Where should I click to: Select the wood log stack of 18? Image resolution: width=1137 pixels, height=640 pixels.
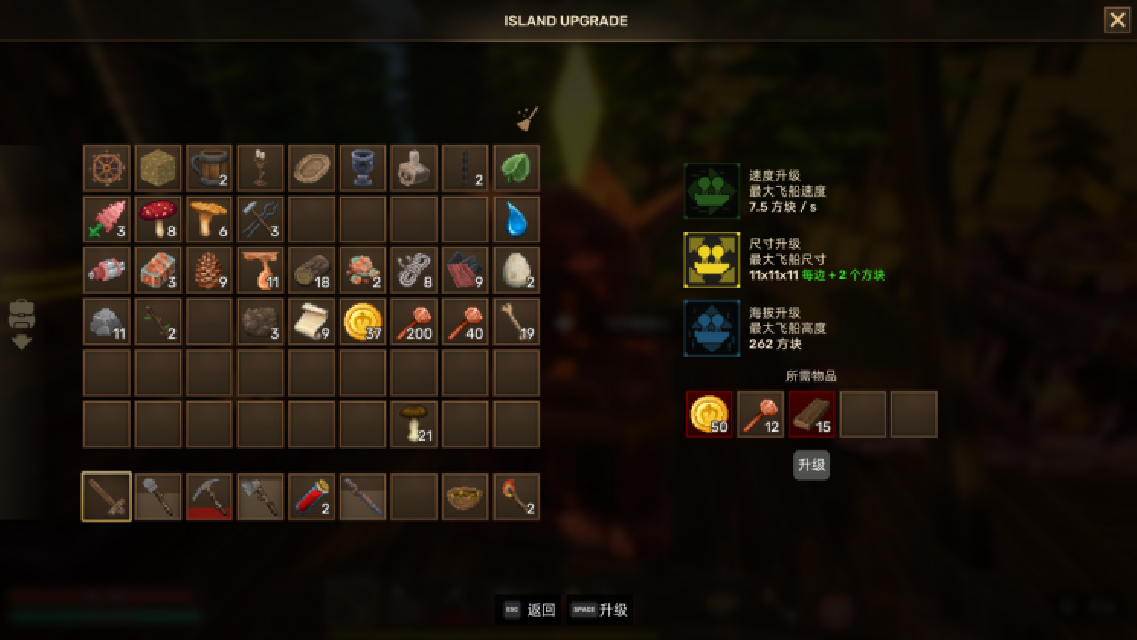[311, 270]
